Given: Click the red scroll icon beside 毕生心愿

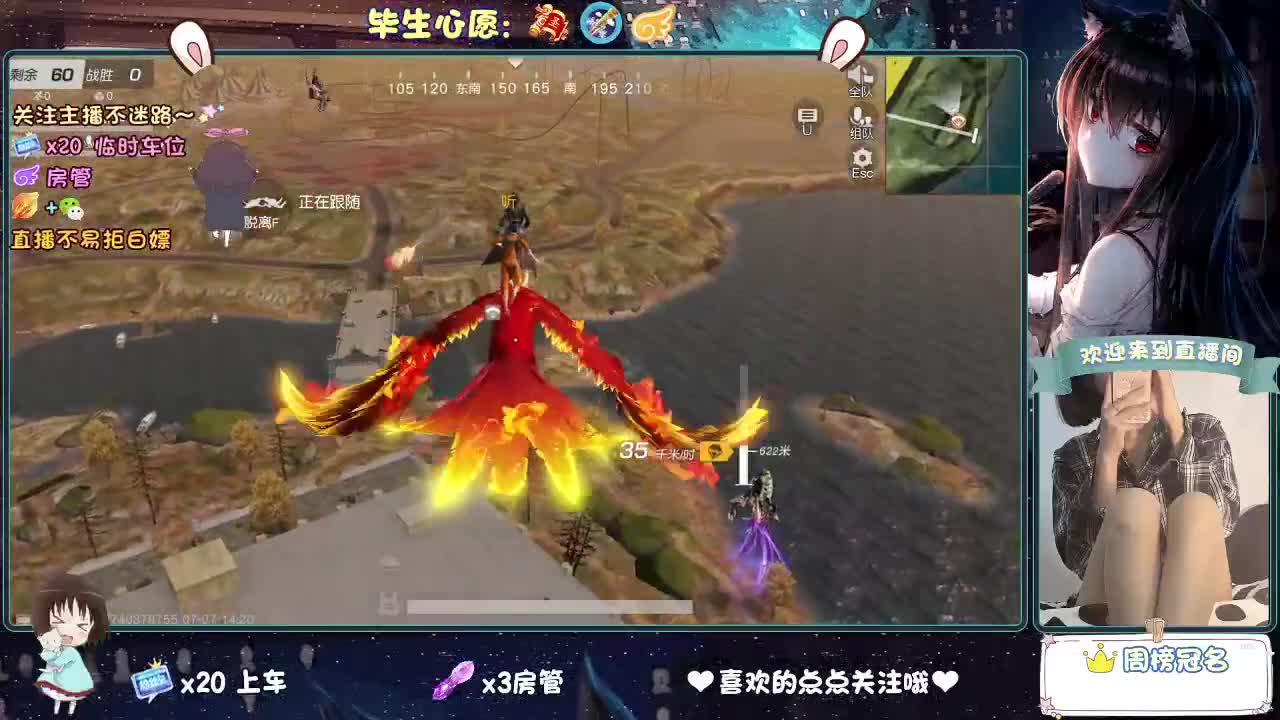Looking at the screenshot, I should pyautogui.click(x=548, y=22).
